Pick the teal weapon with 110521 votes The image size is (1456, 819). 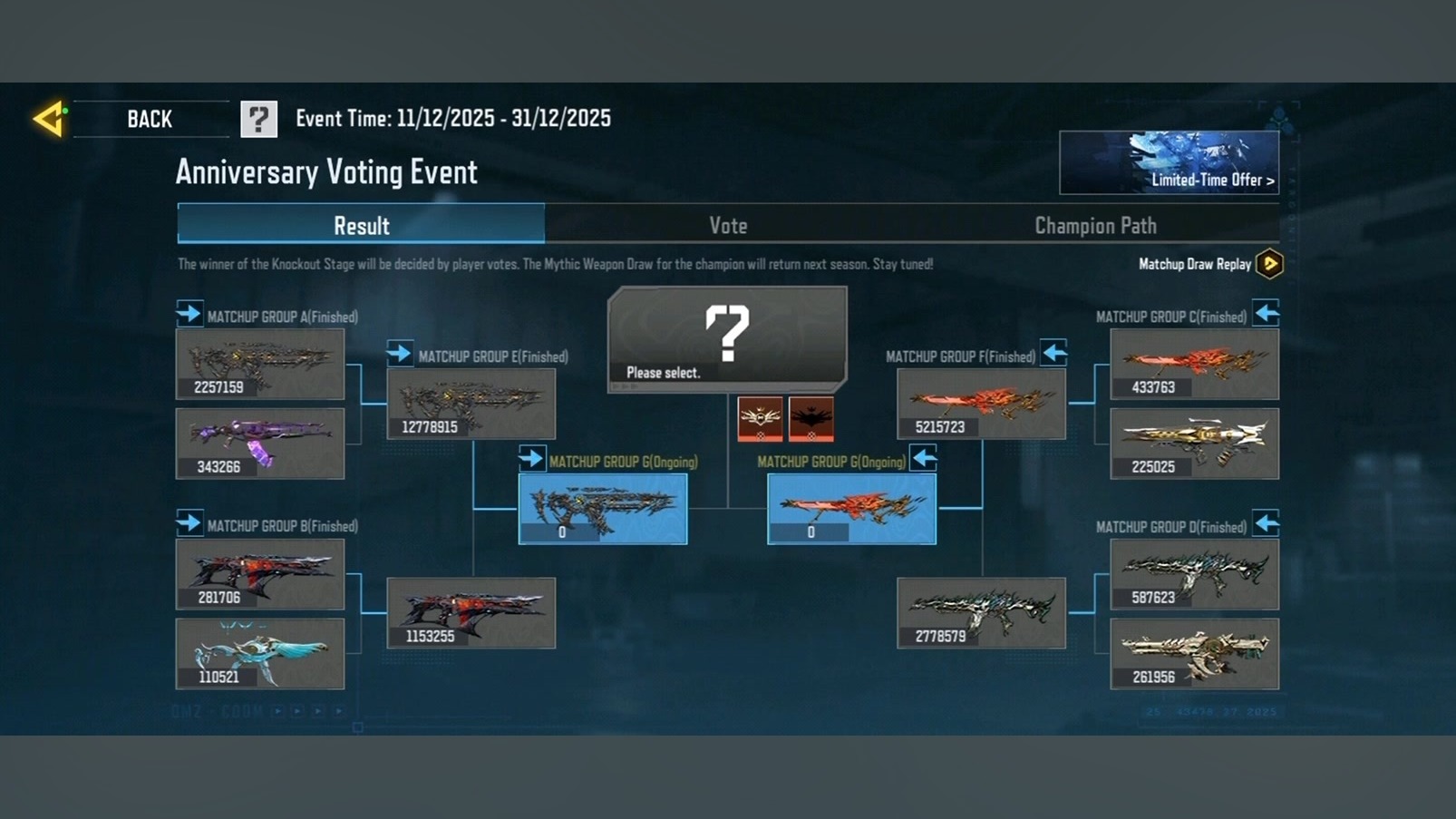260,653
